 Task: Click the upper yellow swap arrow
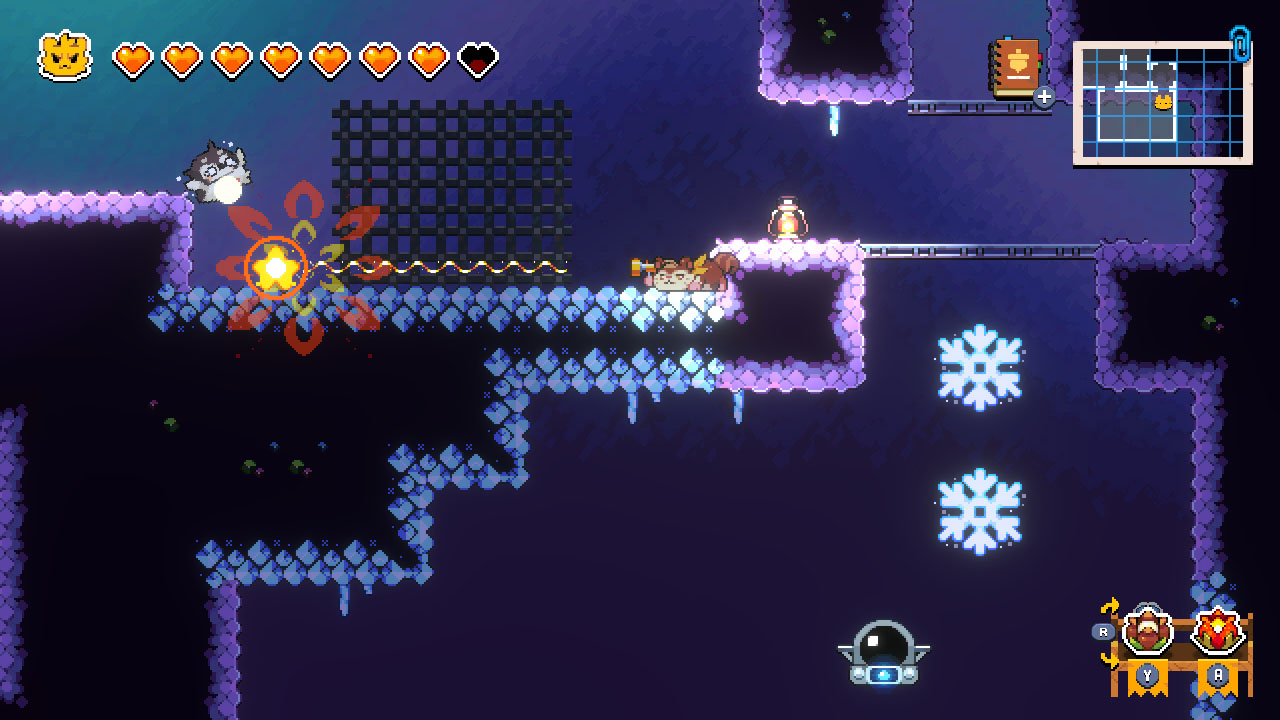[1110, 606]
